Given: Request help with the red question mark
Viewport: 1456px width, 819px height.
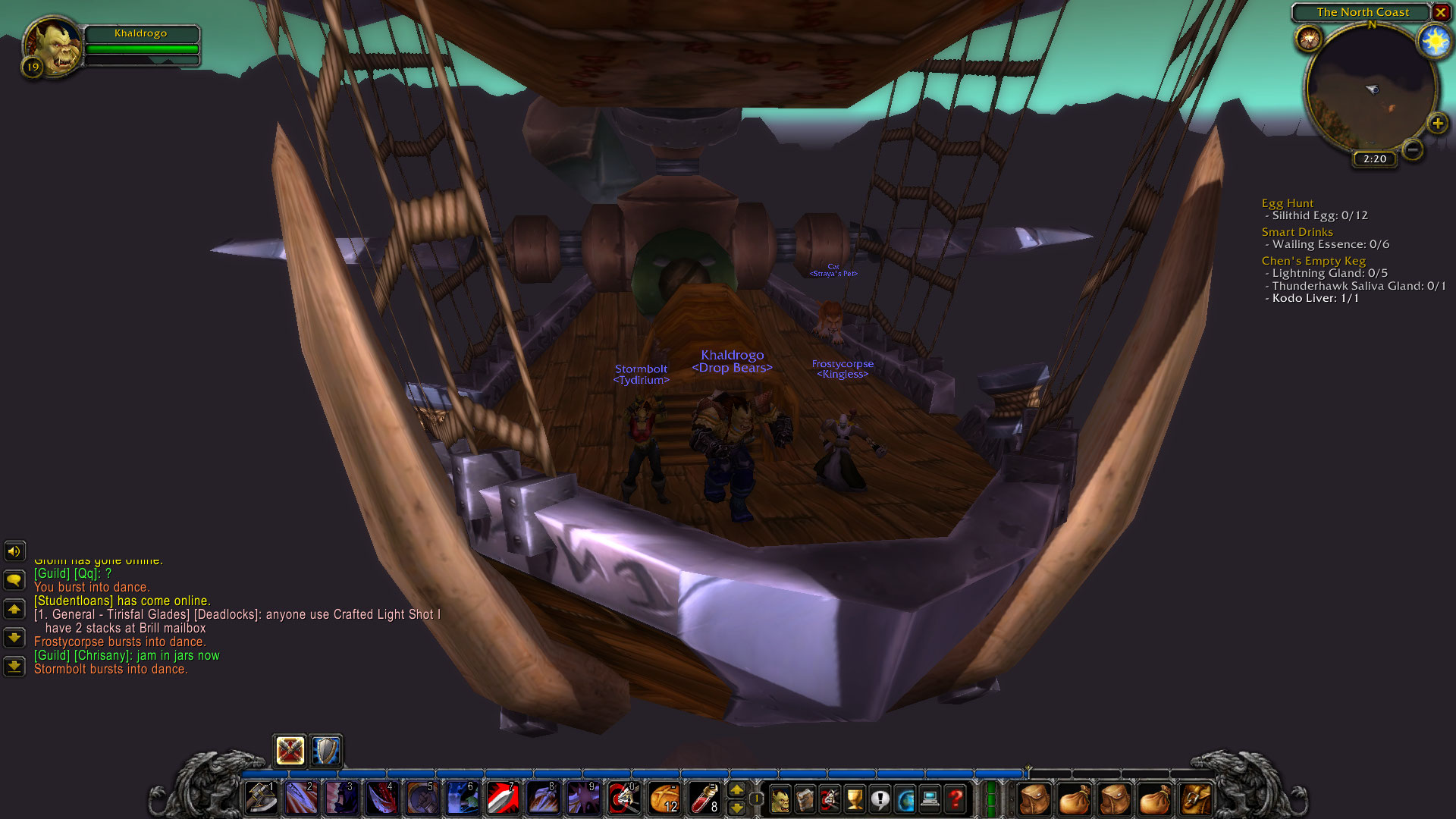Looking at the screenshot, I should pos(954,798).
